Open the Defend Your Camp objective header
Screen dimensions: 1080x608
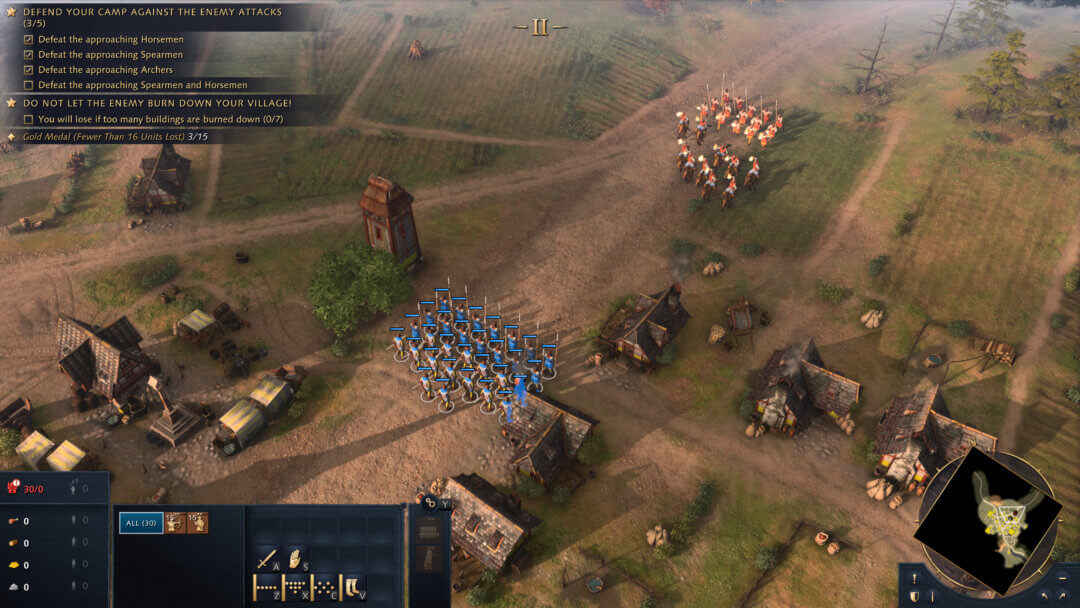click(x=150, y=12)
